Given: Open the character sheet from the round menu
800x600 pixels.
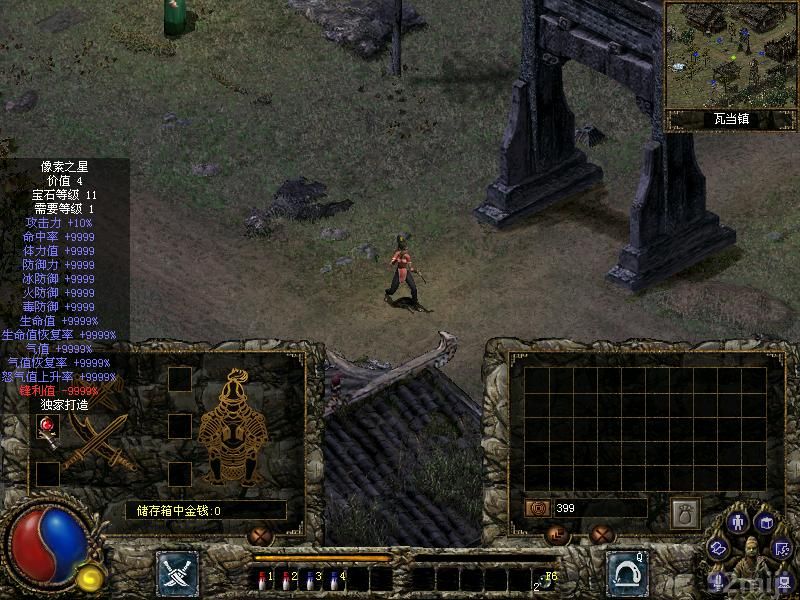Looking at the screenshot, I should (738, 521).
